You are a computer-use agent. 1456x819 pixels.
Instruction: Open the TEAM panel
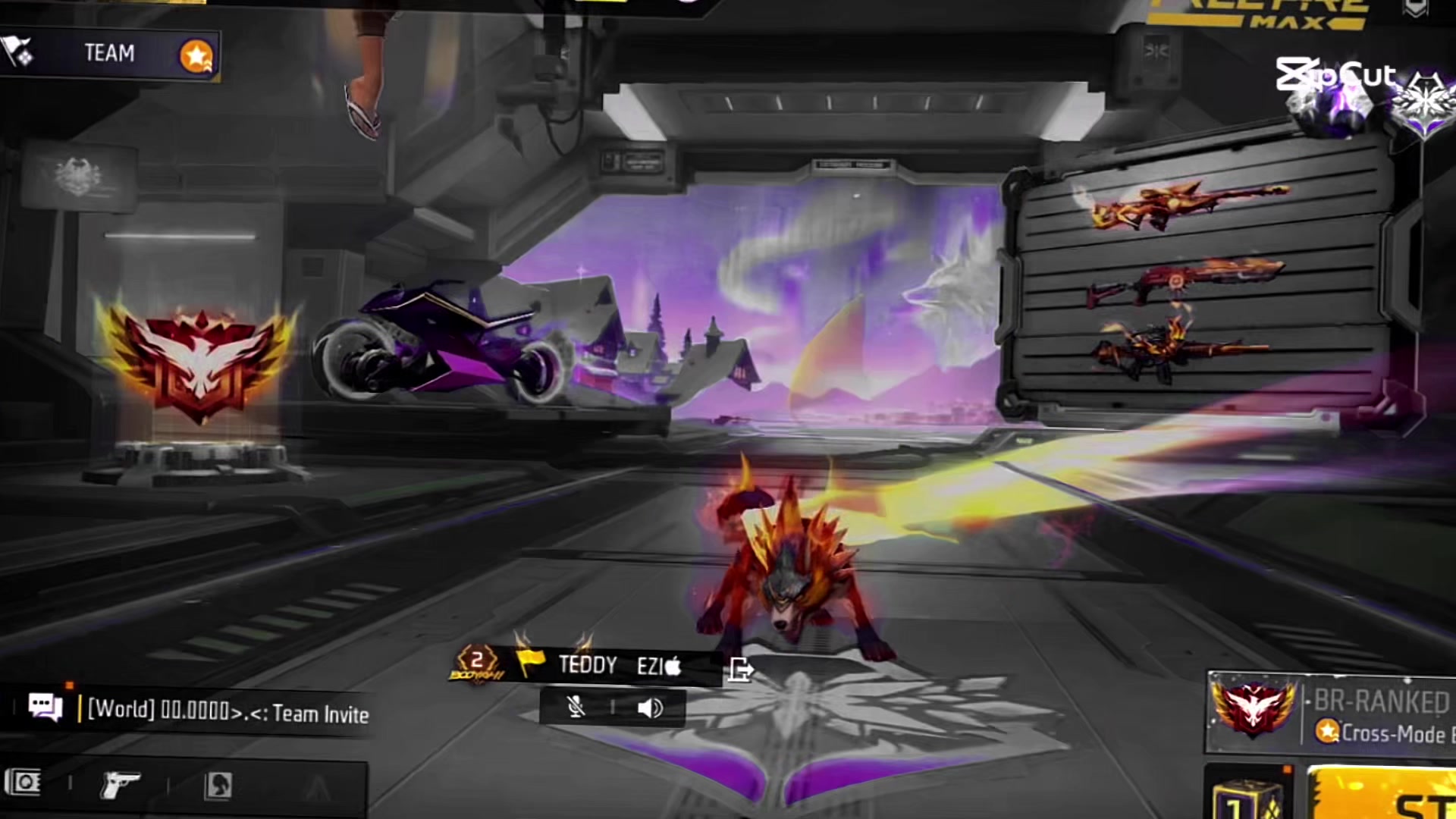pos(110,54)
